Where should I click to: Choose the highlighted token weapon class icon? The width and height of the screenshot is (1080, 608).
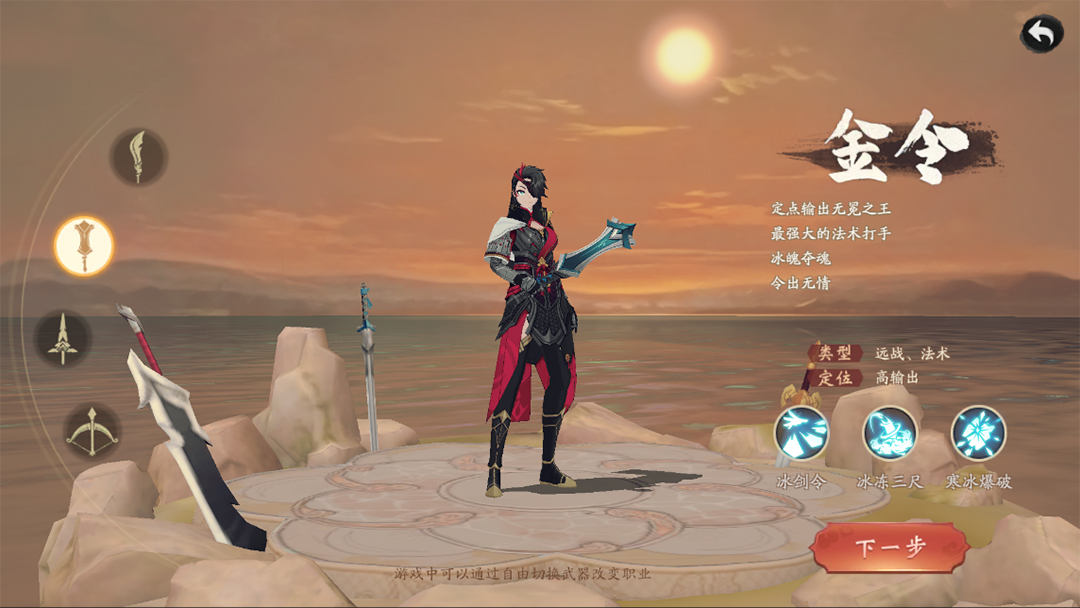point(84,245)
